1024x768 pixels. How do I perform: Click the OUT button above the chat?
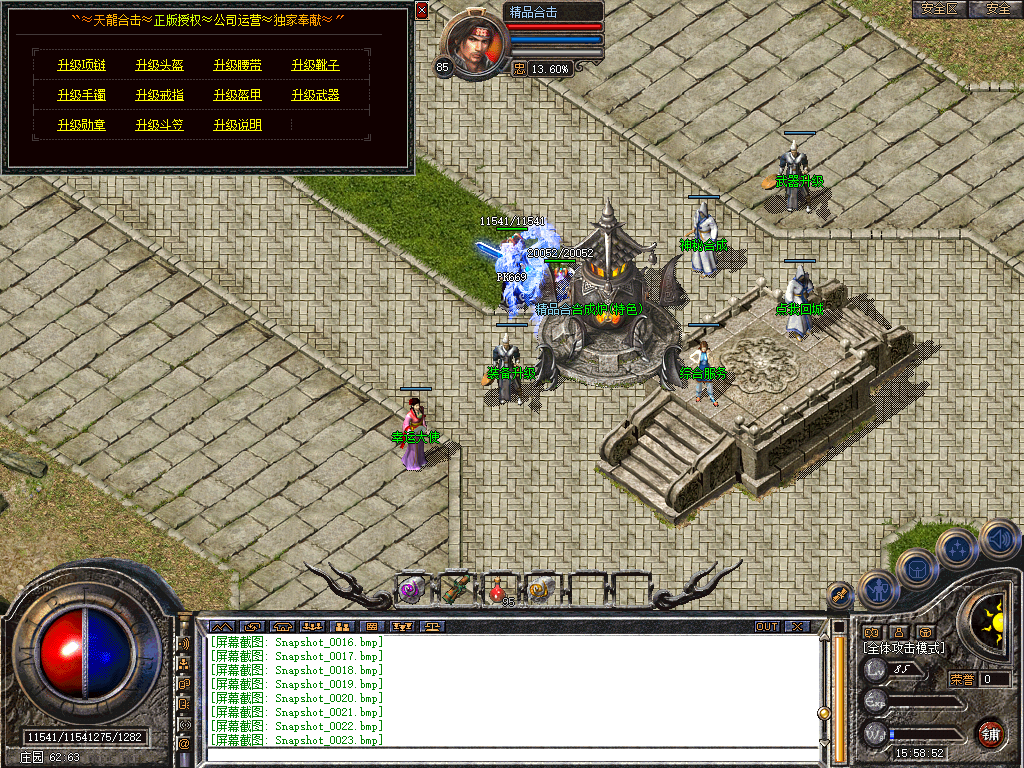(767, 627)
